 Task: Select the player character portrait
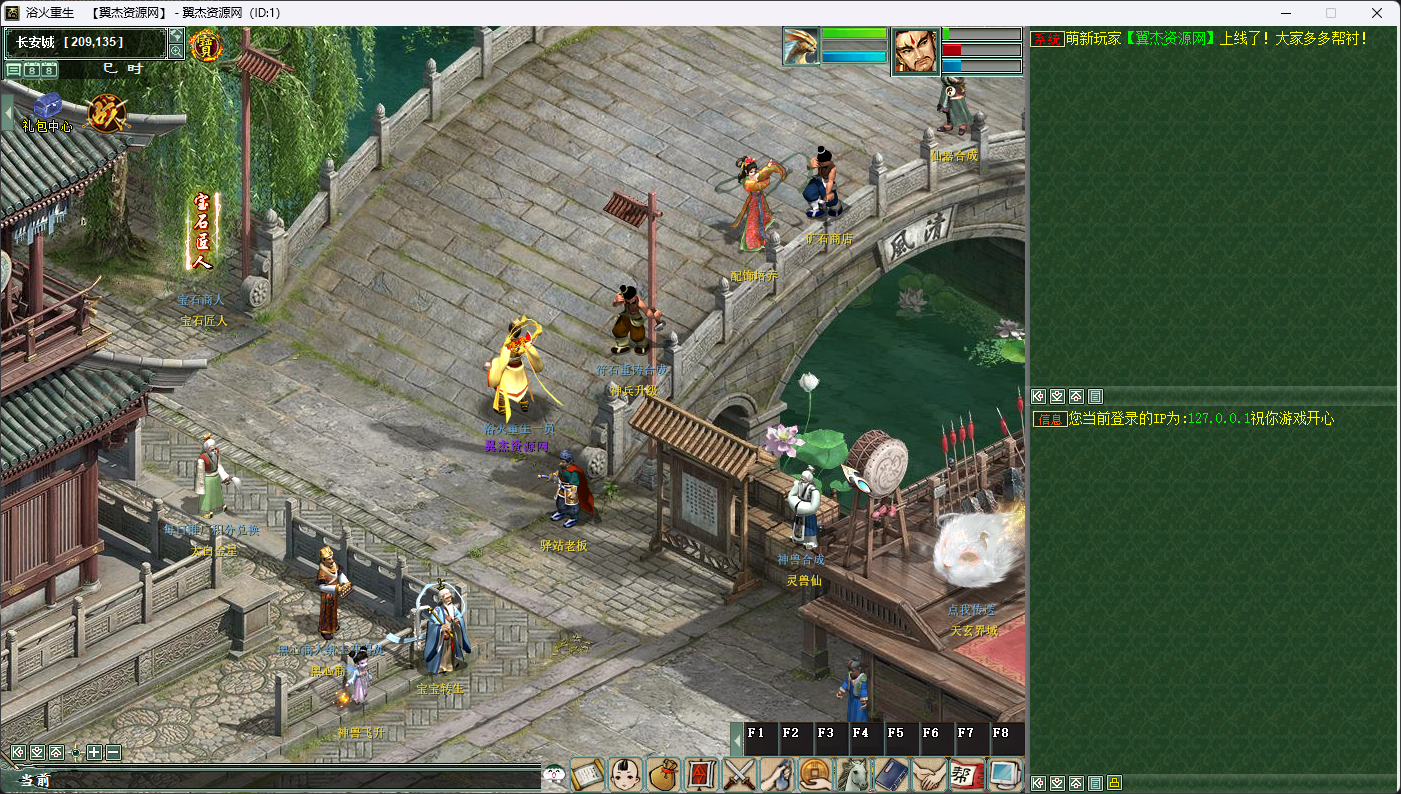tap(916, 51)
